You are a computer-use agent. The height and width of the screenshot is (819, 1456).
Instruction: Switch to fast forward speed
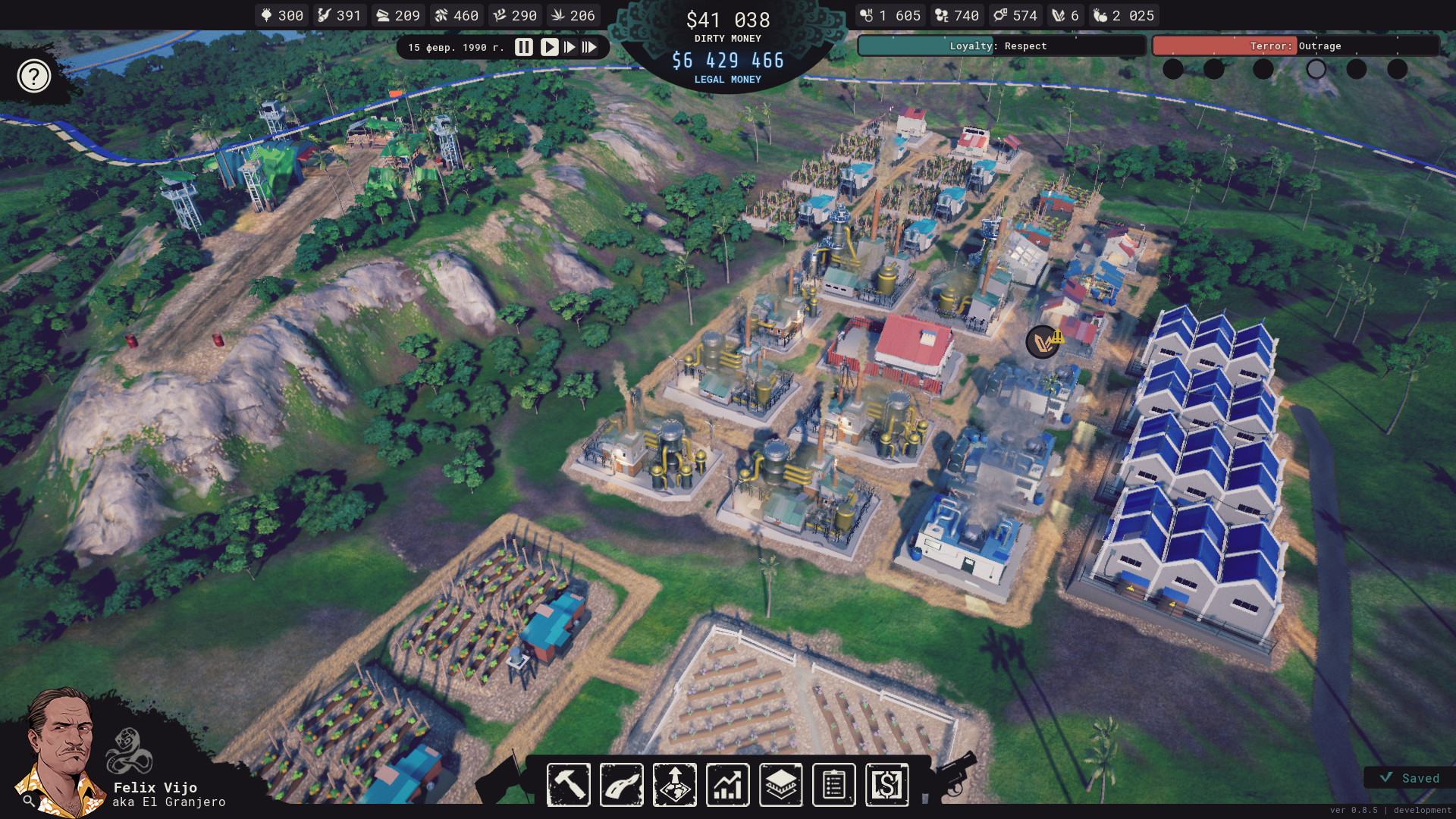[569, 47]
